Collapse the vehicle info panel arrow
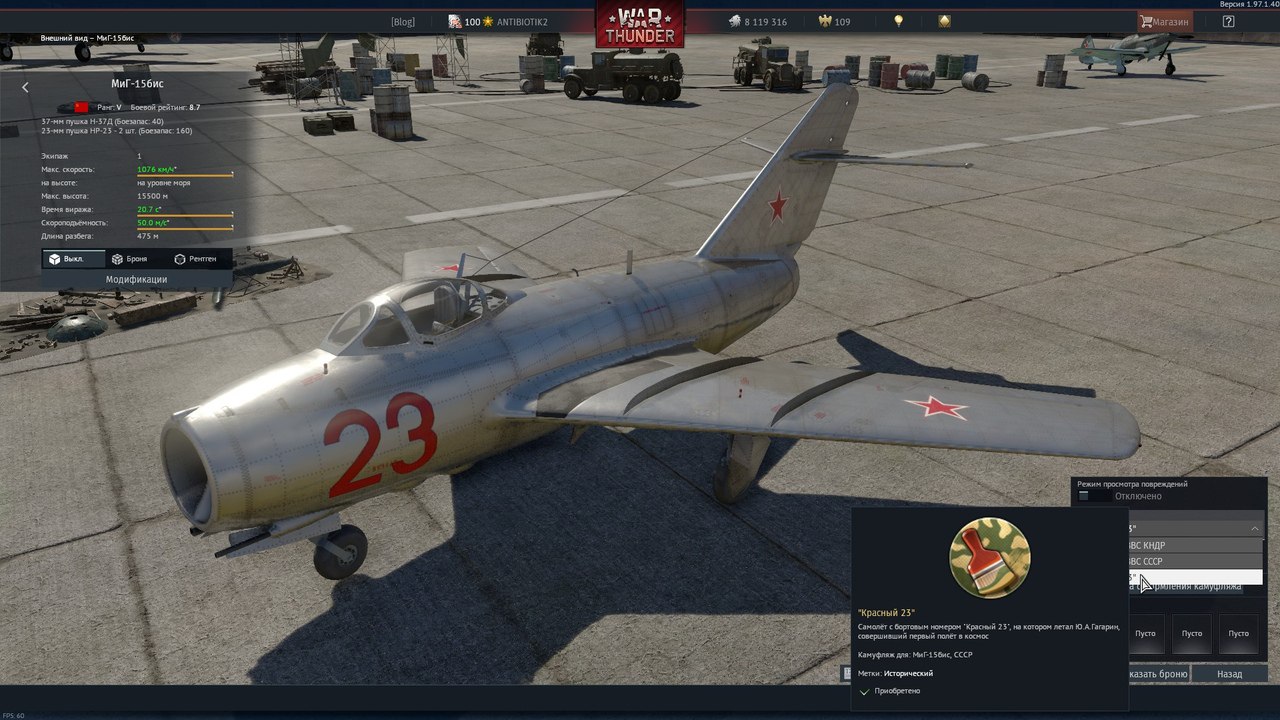This screenshot has width=1280, height=720. point(26,87)
